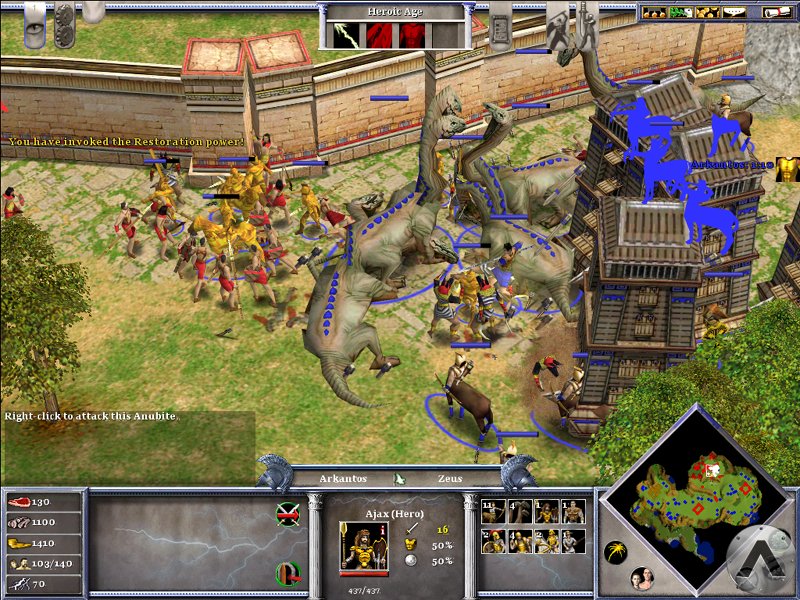
Task: Open the scroll icon menu
Action: click(775, 12)
